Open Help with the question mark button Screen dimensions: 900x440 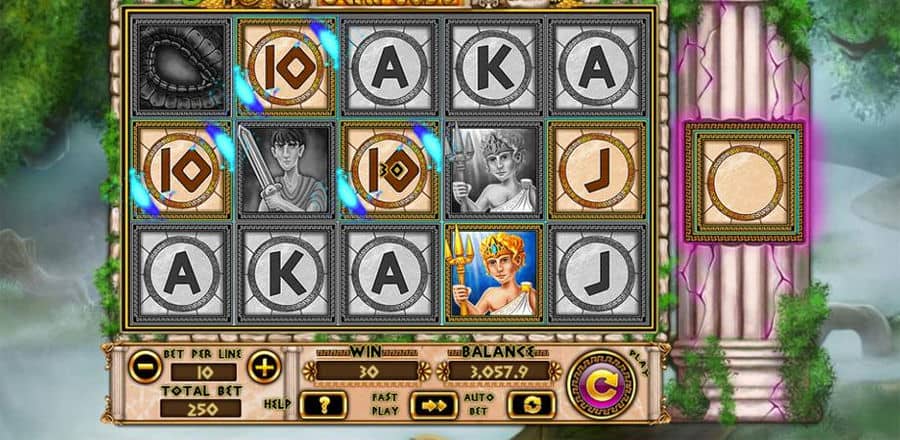[x=323, y=404]
